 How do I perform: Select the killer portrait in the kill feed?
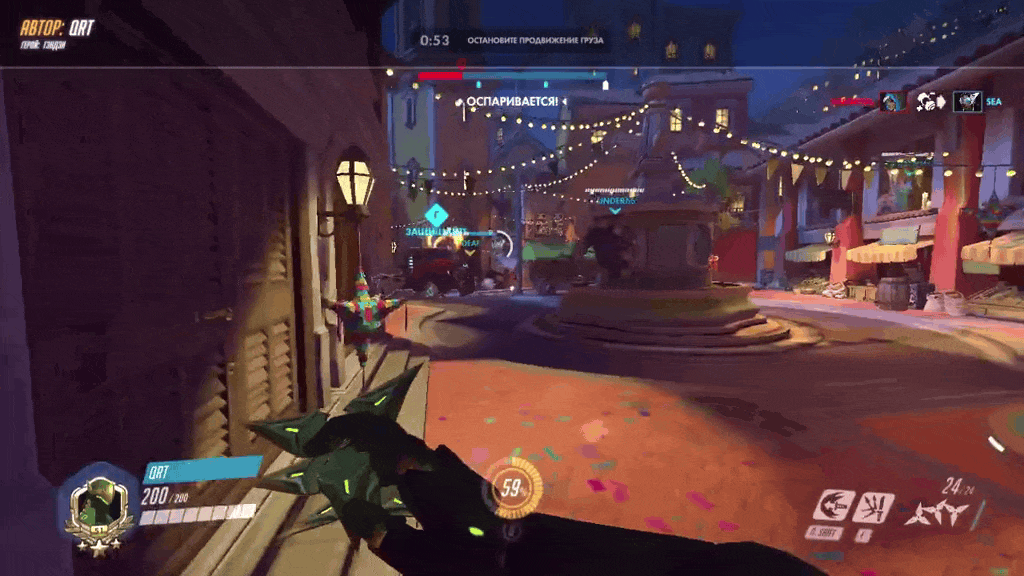891,101
